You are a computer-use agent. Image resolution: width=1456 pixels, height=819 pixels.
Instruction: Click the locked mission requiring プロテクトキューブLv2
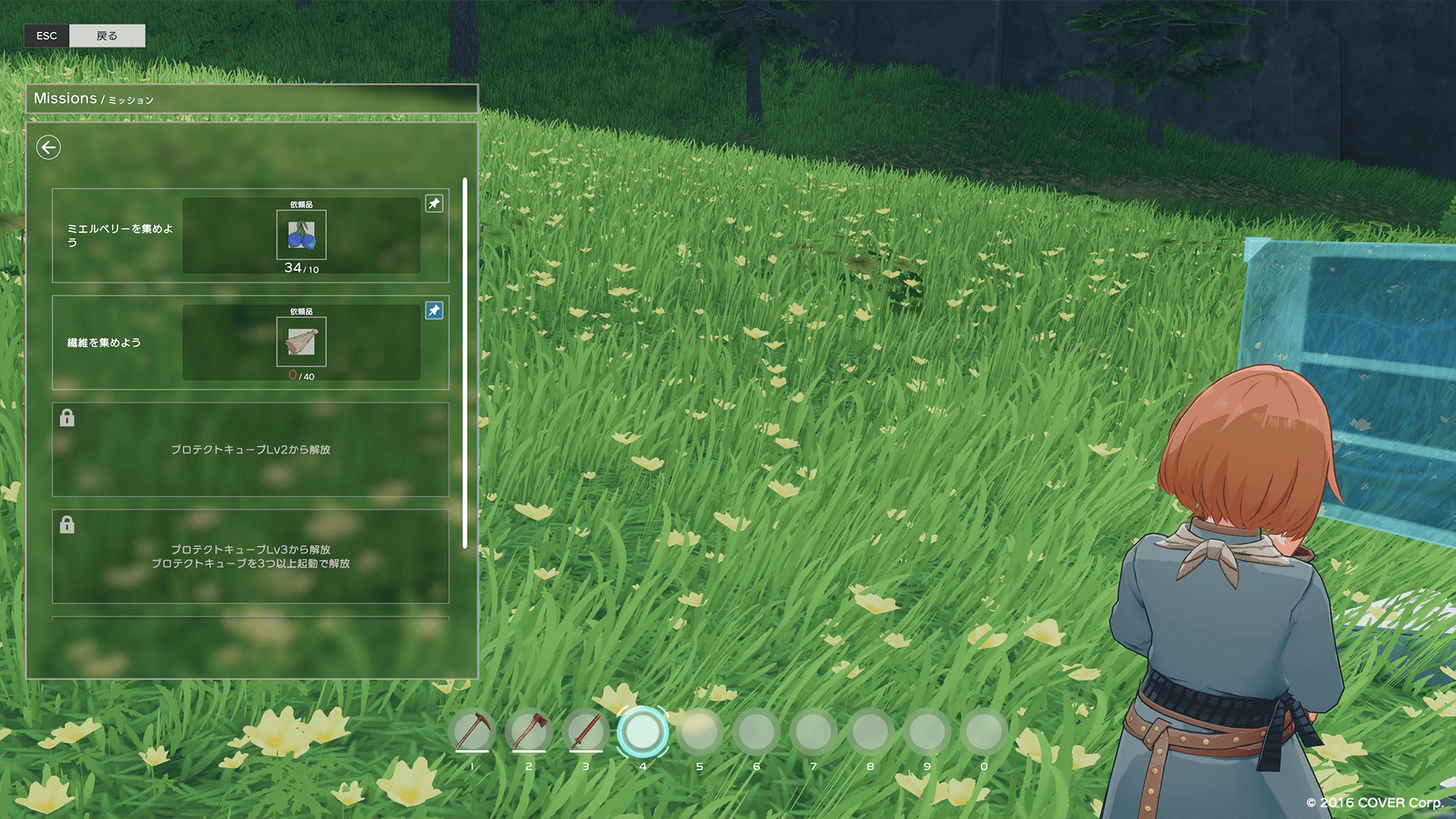[x=250, y=450]
